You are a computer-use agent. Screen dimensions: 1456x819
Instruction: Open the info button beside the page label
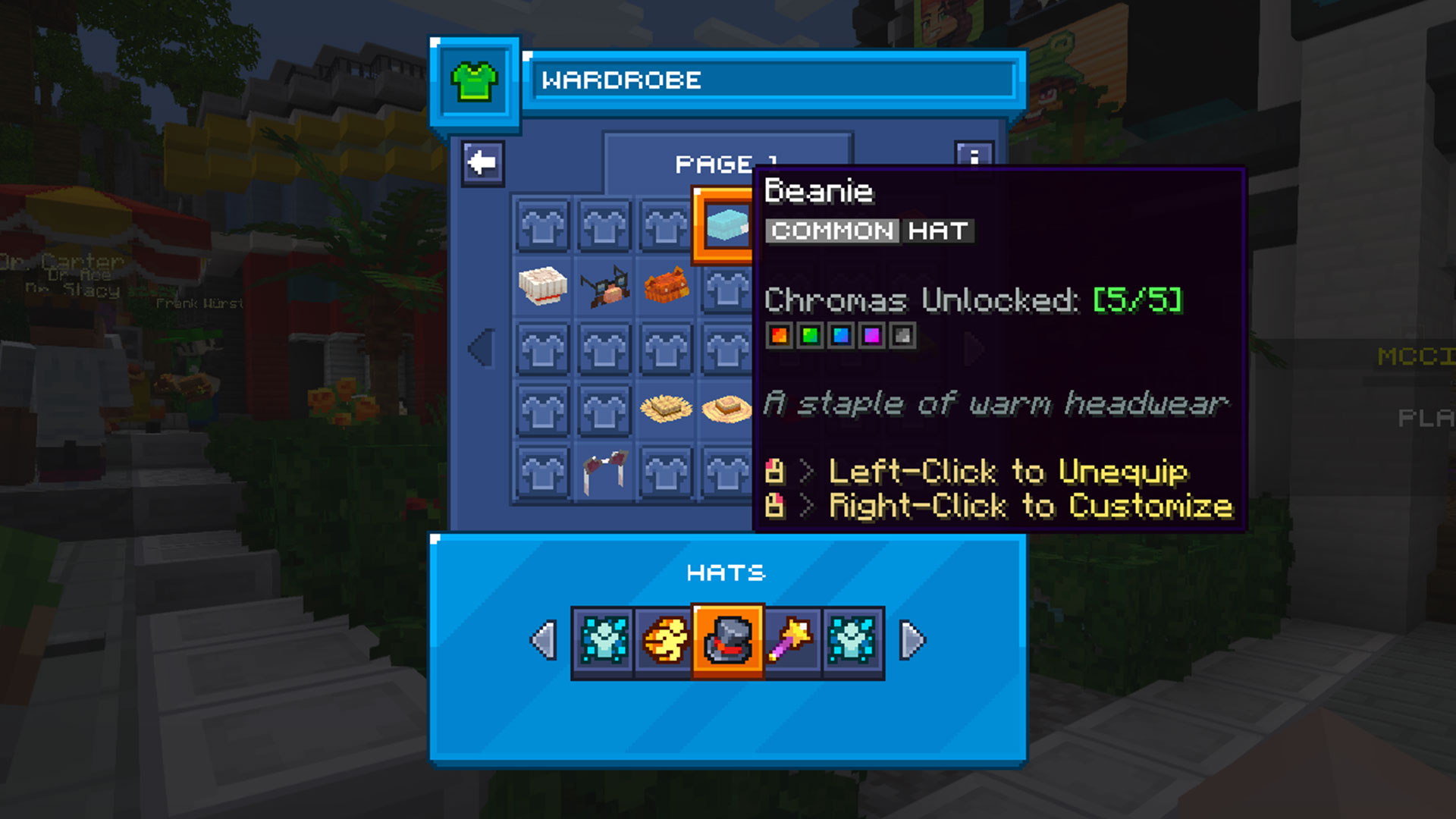974,154
